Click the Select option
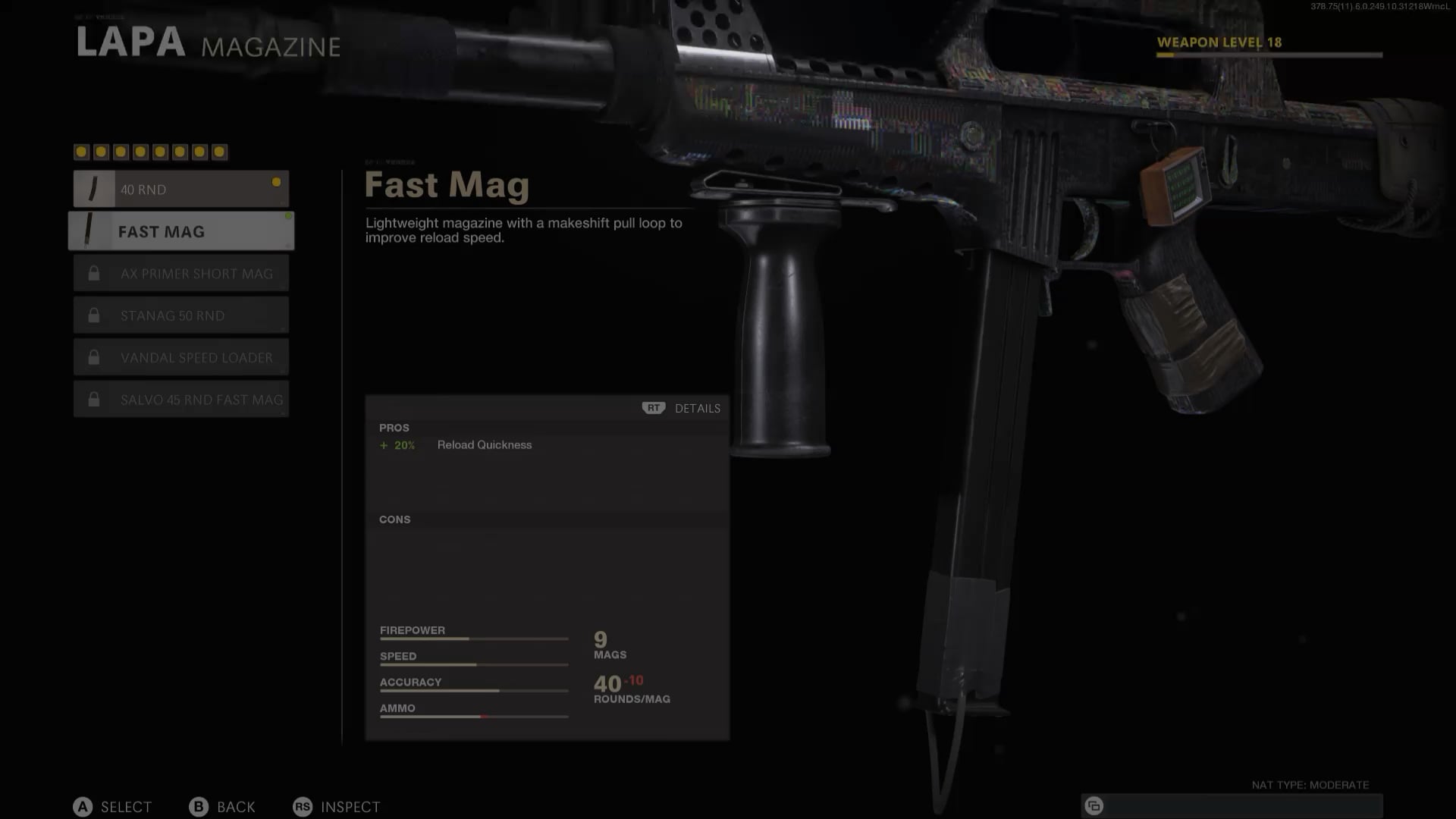 click(113, 807)
